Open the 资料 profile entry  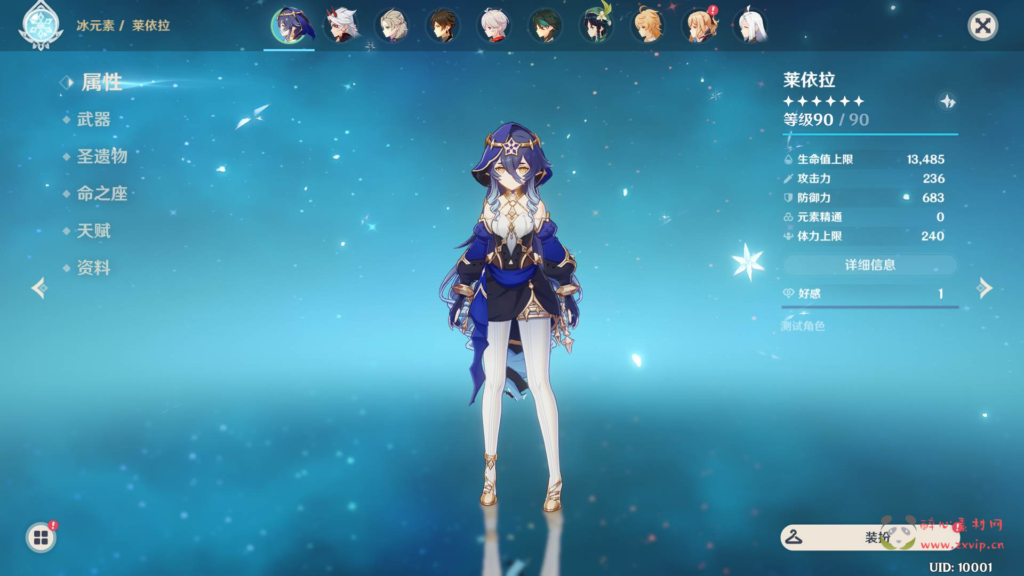click(x=93, y=268)
